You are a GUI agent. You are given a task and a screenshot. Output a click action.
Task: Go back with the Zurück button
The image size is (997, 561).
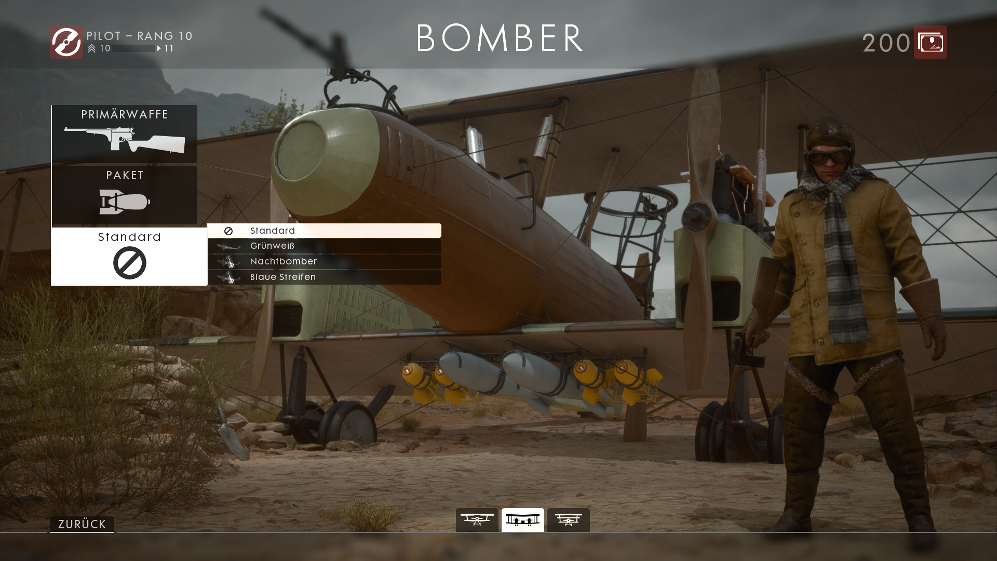[x=82, y=524]
